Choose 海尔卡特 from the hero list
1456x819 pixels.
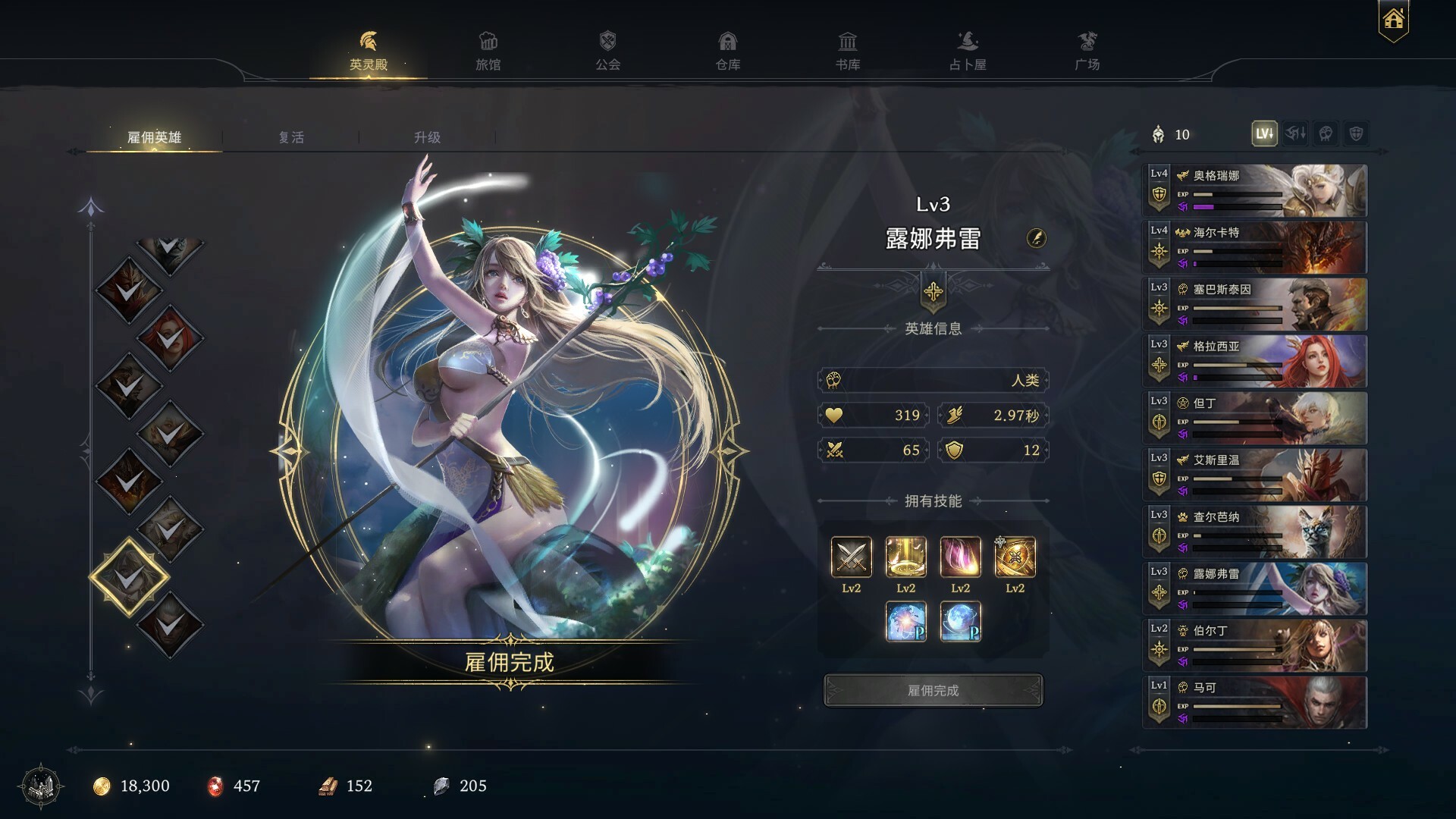click(1254, 248)
